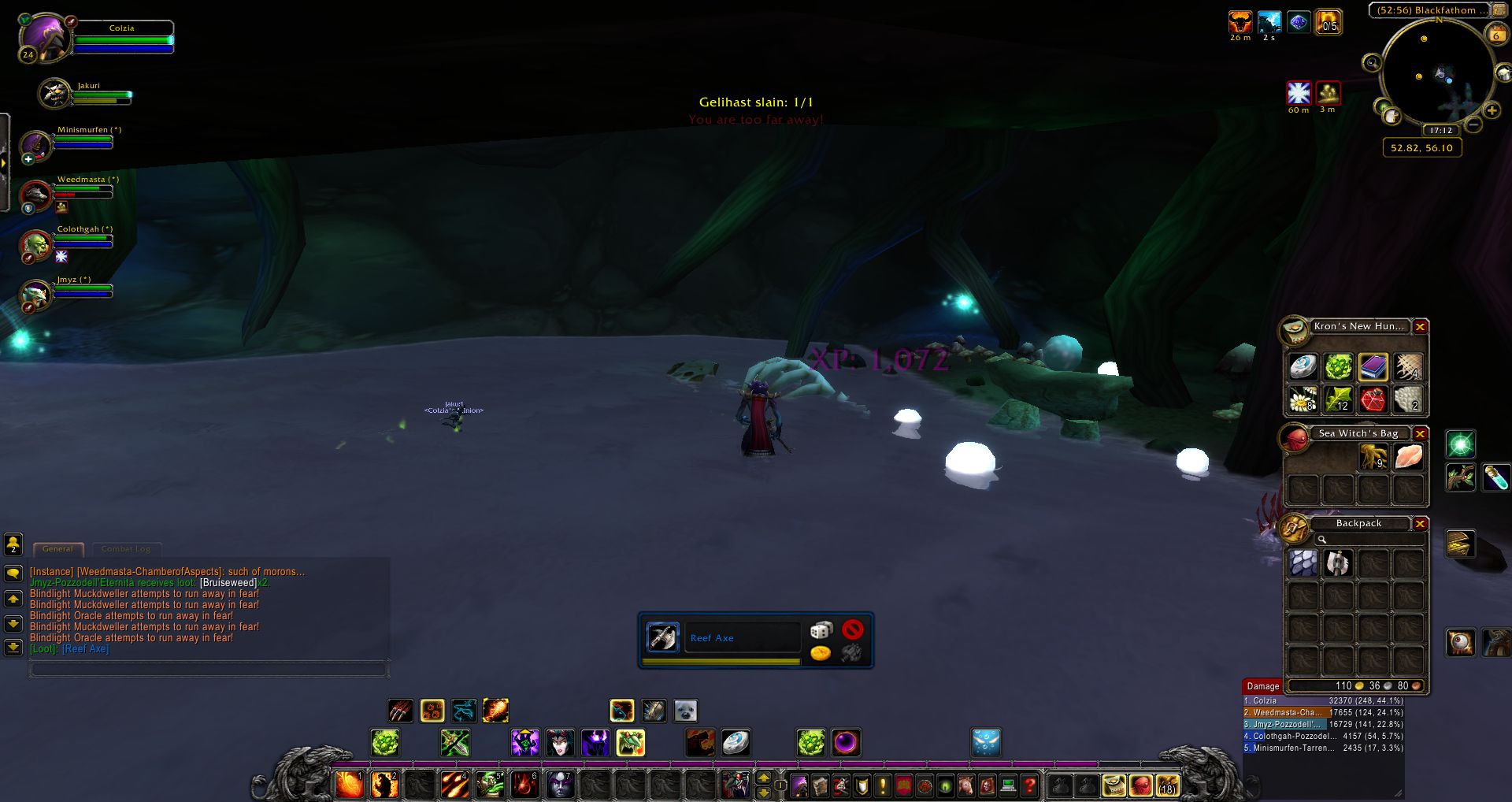This screenshot has height=802, width=1512.
Task: Select Colzia's row in the Damage meter
Action: click(x=1323, y=700)
